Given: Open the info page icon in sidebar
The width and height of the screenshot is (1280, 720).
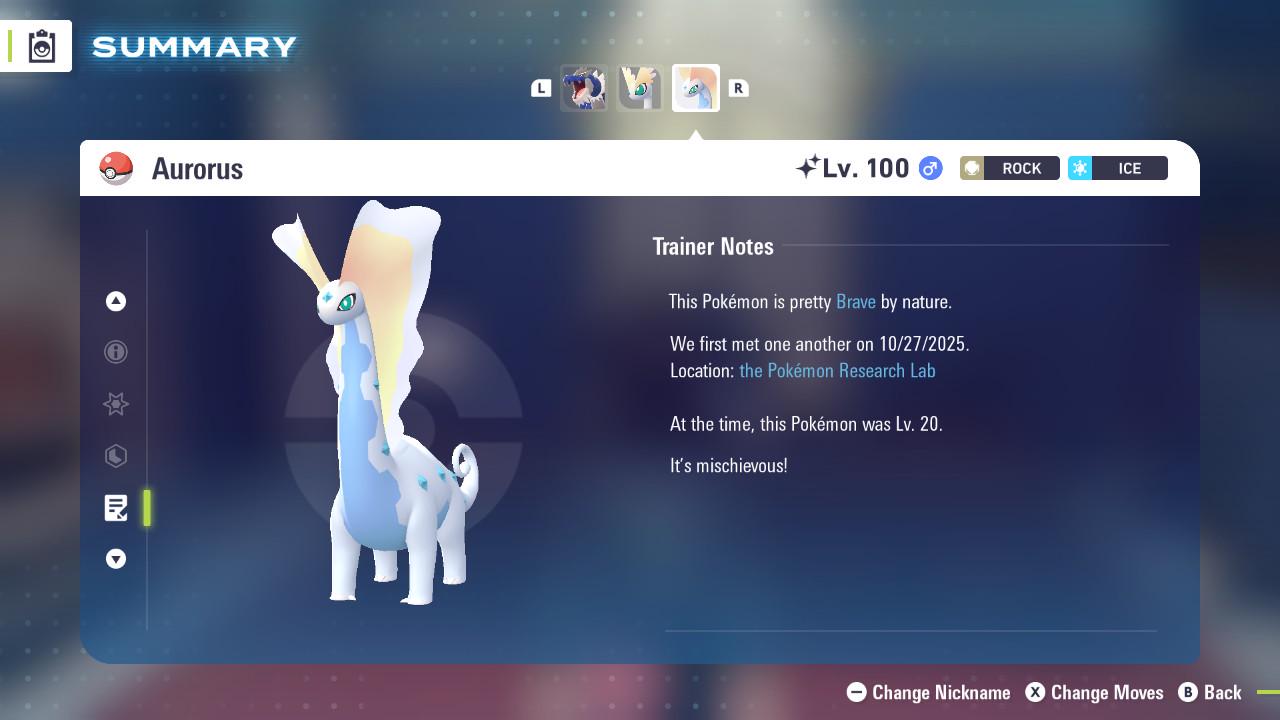Looking at the screenshot, I should [116, 352].
